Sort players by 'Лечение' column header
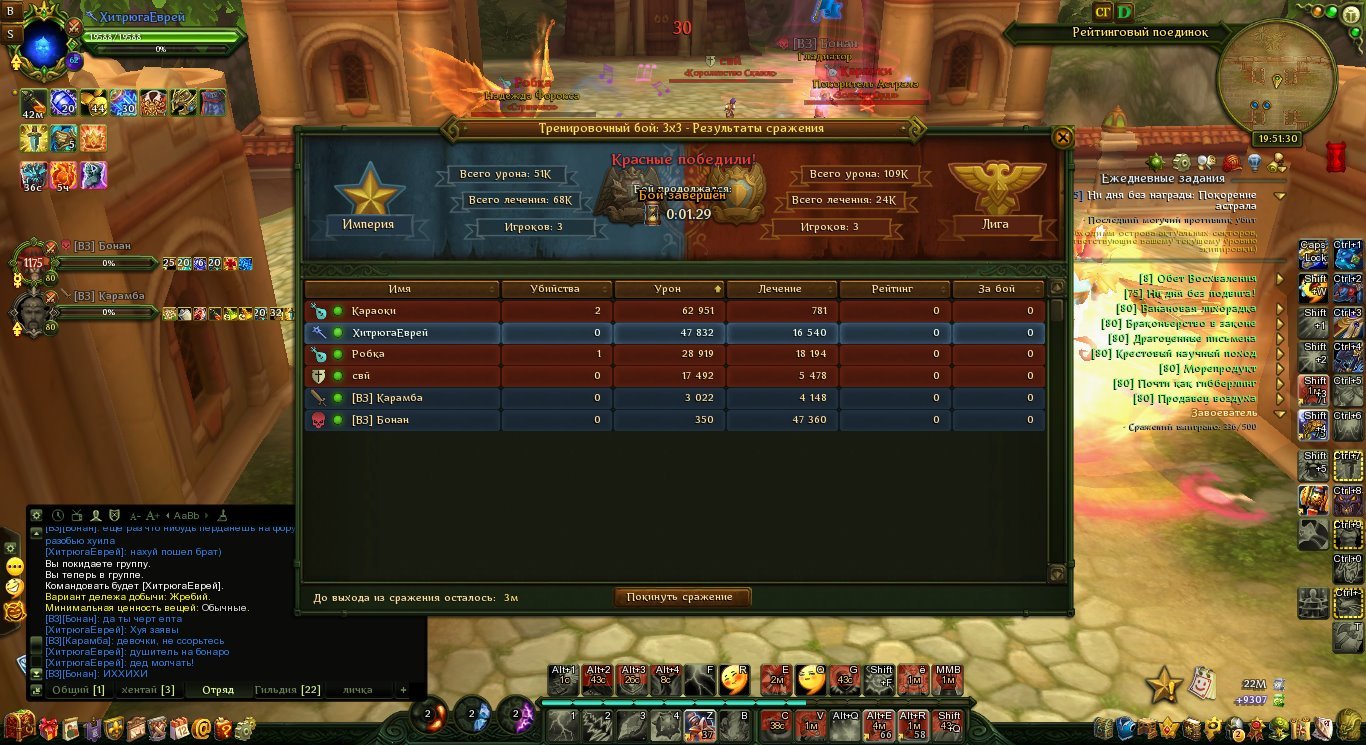 [780, 289]
